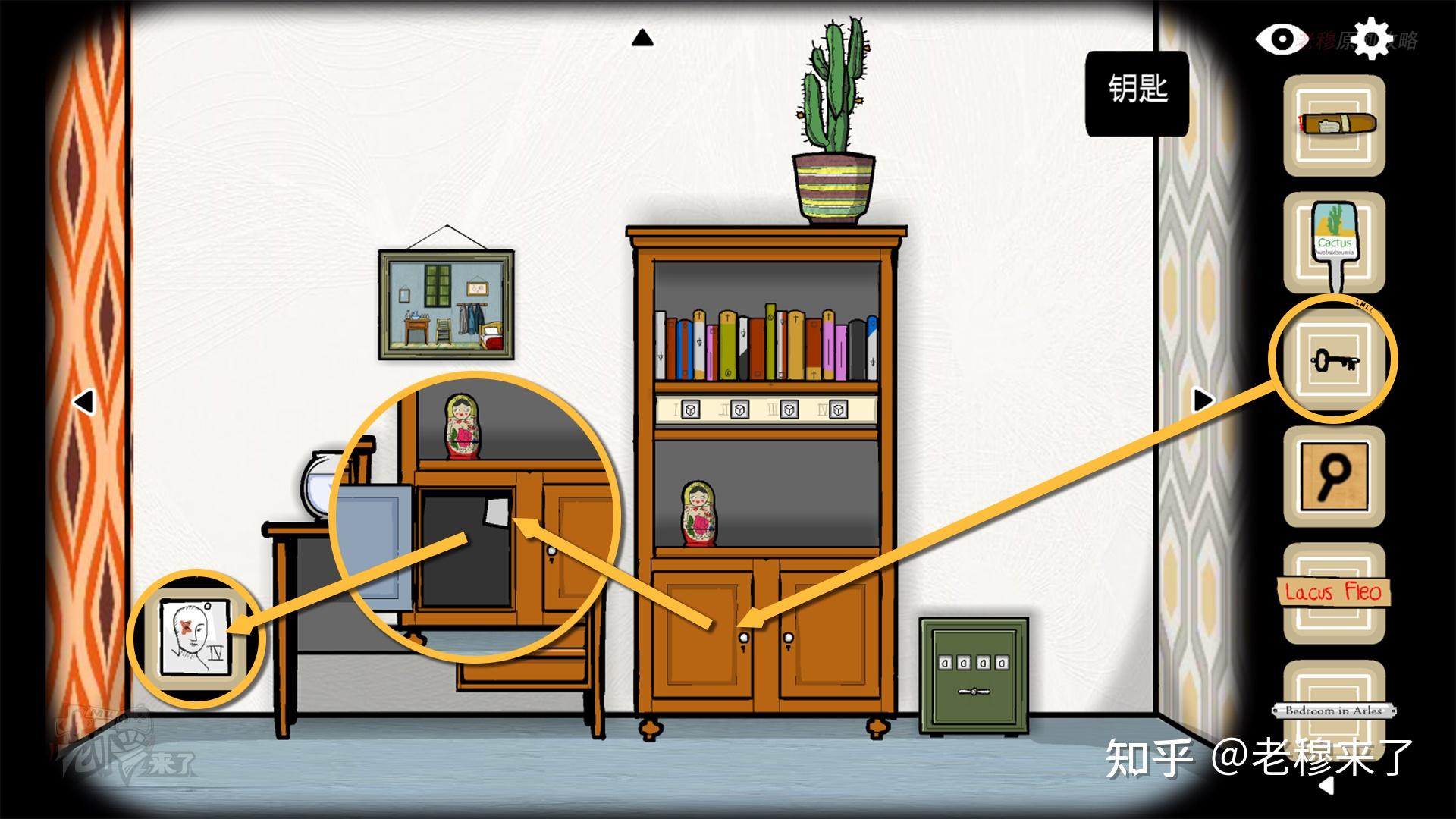Go to the room on the right
The height and width of the screenshot is (819, 1456).
pyautogui.click(x=1203, y=399)
